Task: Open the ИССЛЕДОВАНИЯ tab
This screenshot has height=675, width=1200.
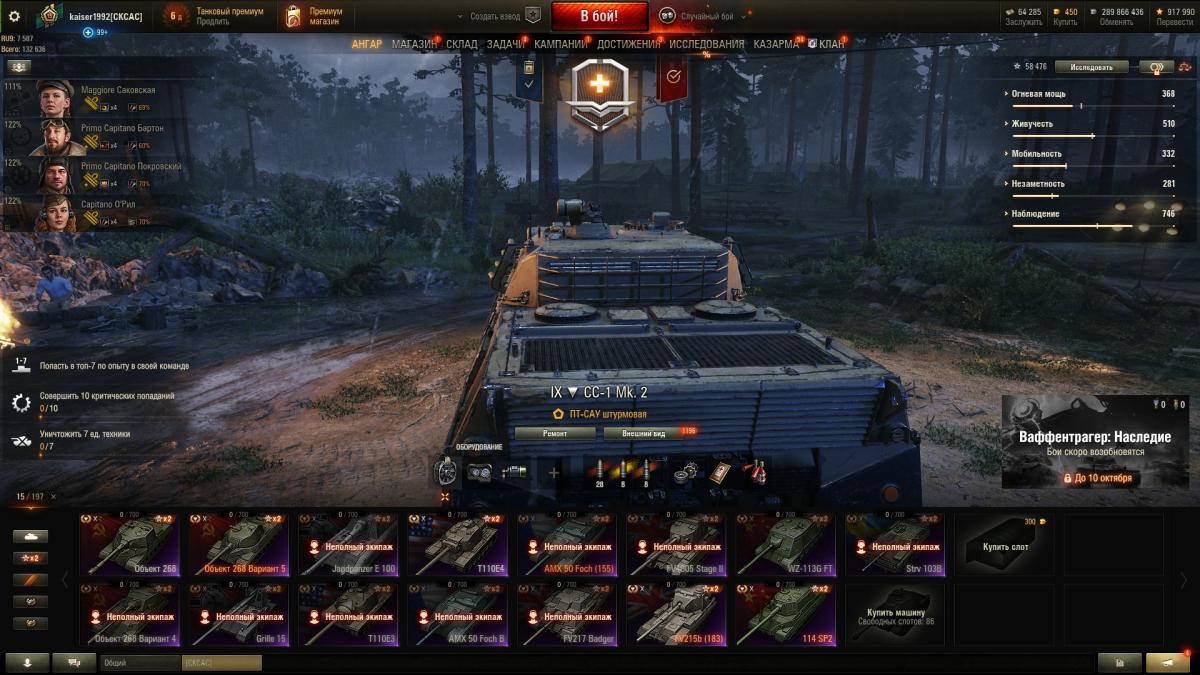Action: [706, 44]
